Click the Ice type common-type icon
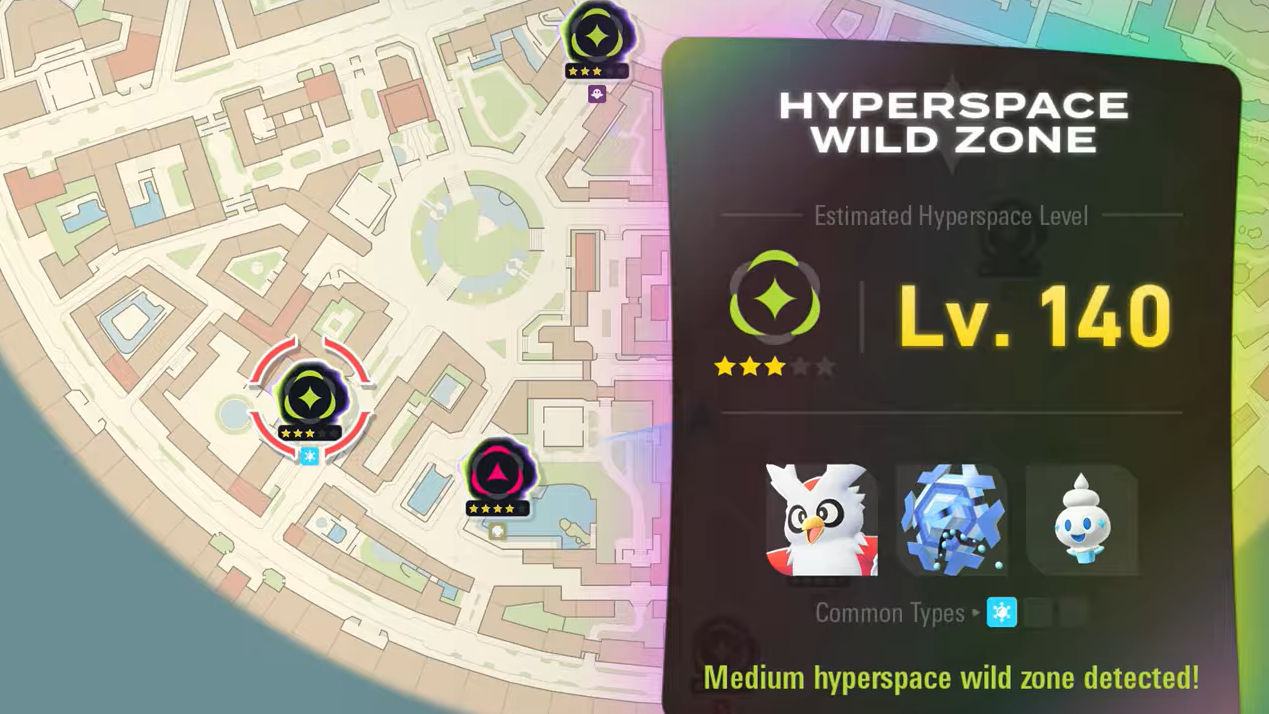The width and height of the screenshot is (1269, 714). [x=1001, y=612]
